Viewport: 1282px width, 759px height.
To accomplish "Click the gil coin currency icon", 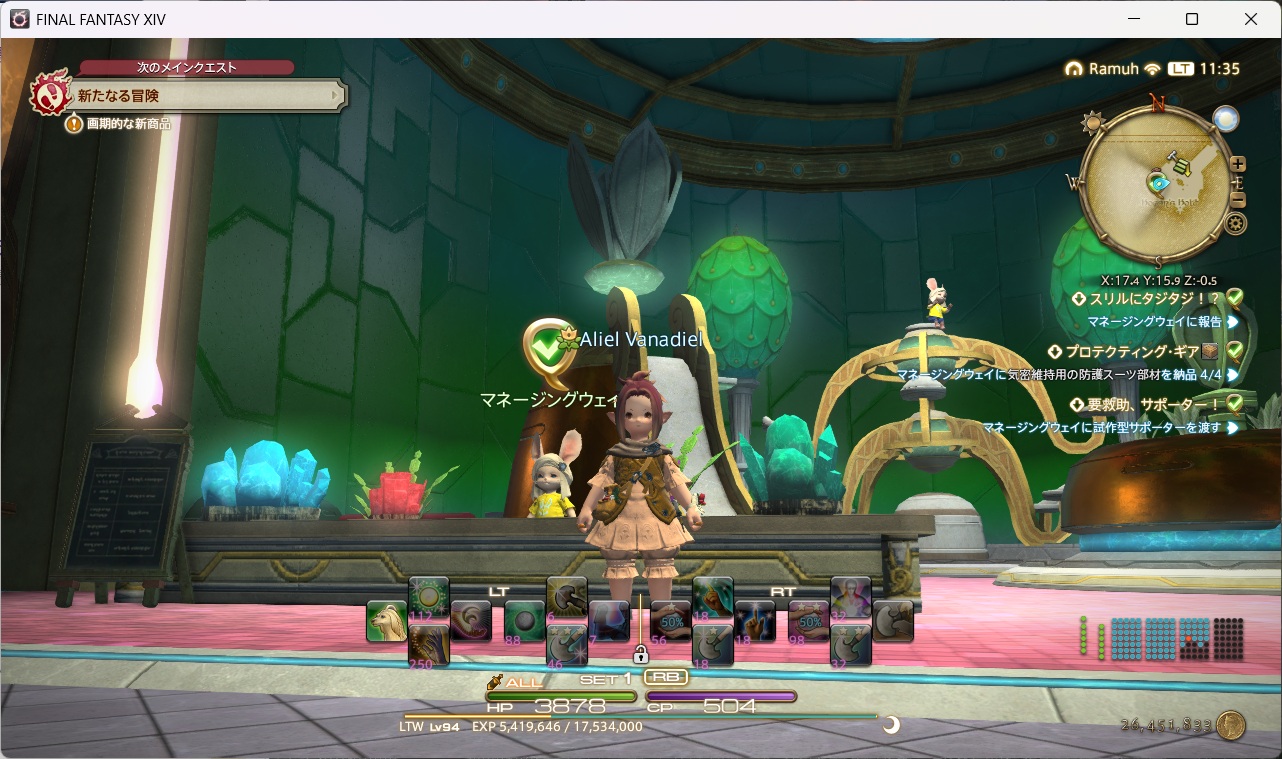I will click(1230, 725).
